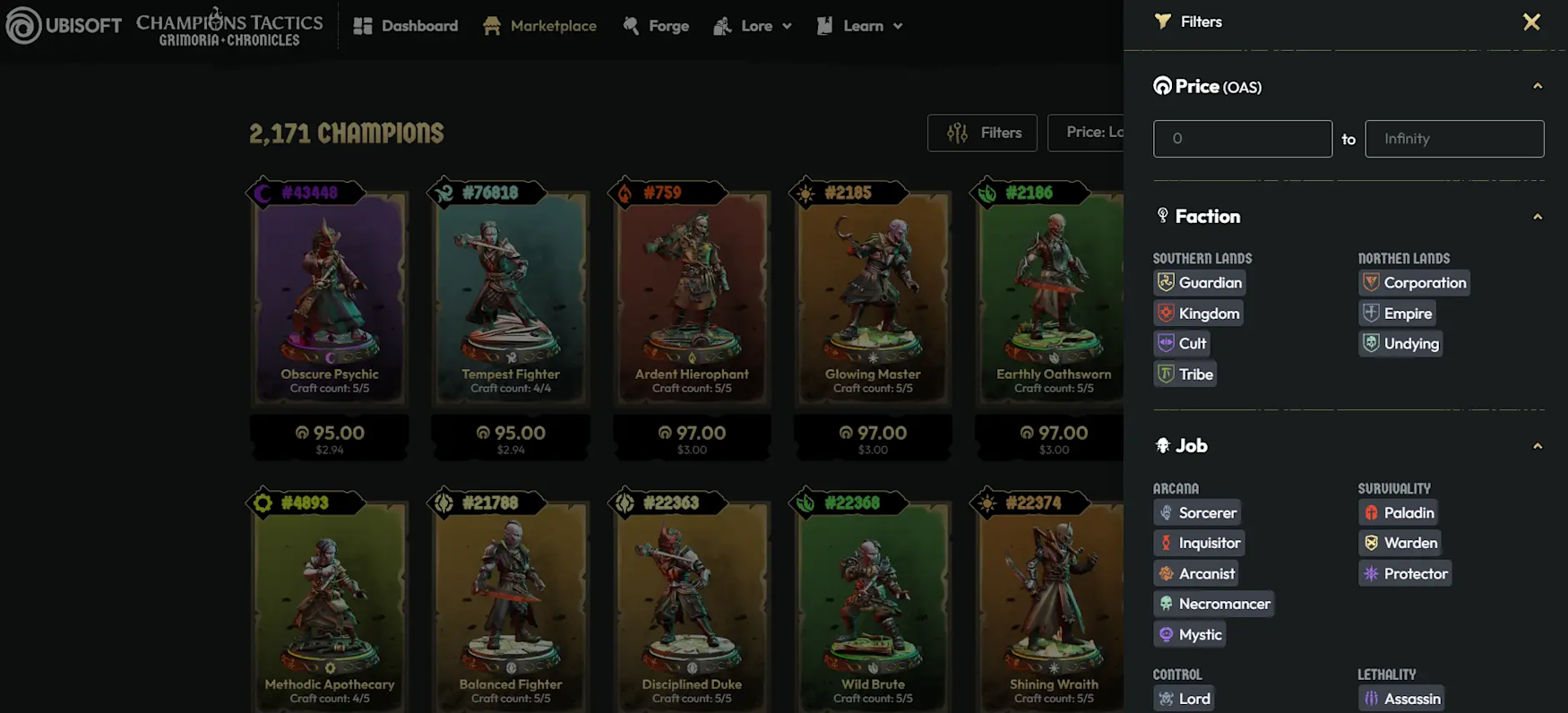The image size is (1568, 713).
Task: Select the Kingdom faction filter
Action: (1199, 314)
